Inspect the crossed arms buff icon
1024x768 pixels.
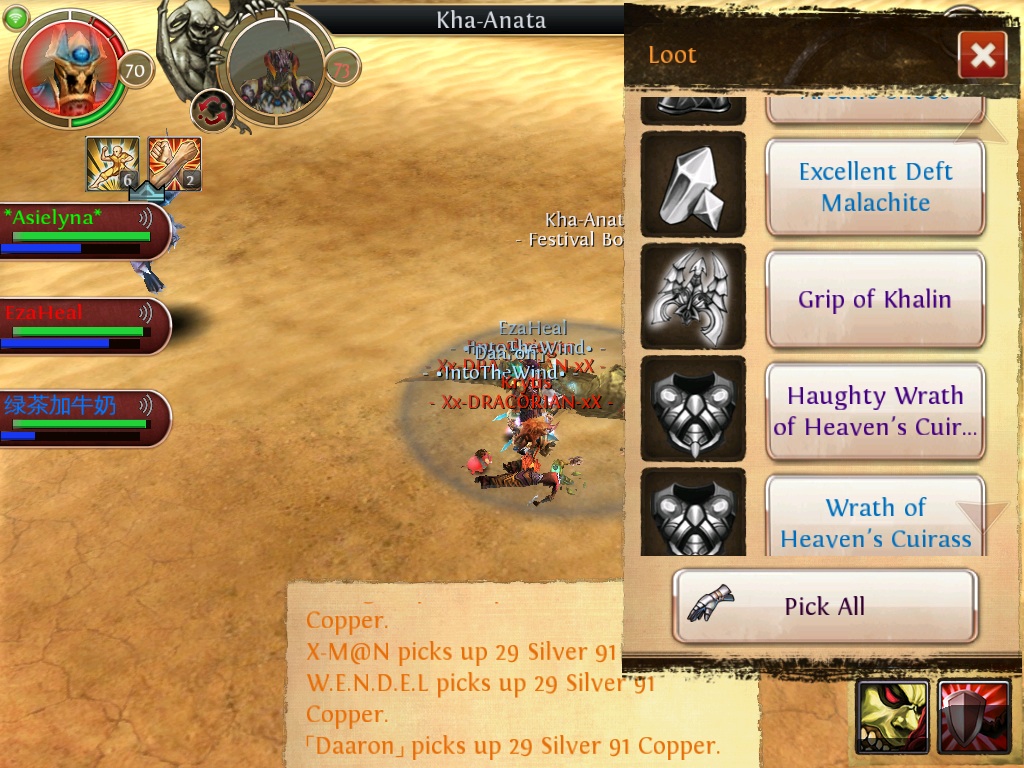tap(175, 163)
